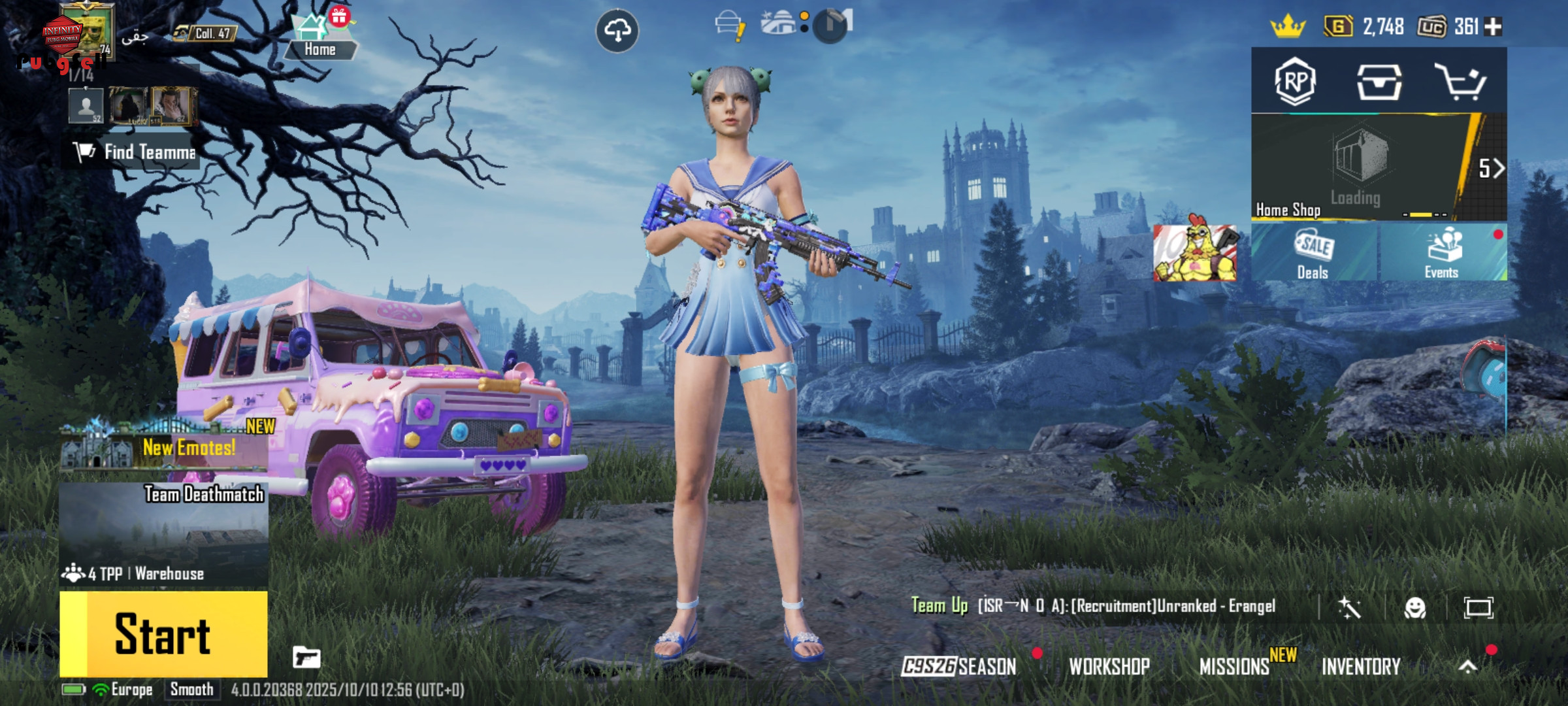View the Deals sale page
1568x706 pixels.
(1313, 254)
